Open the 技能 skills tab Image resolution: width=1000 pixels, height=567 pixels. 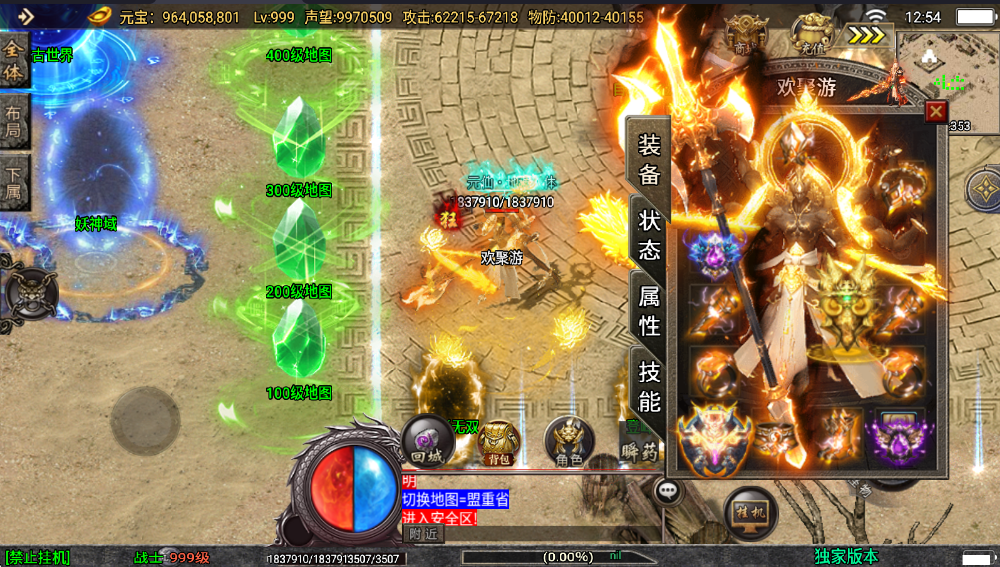pyautogui.click(x=649, y=387)
